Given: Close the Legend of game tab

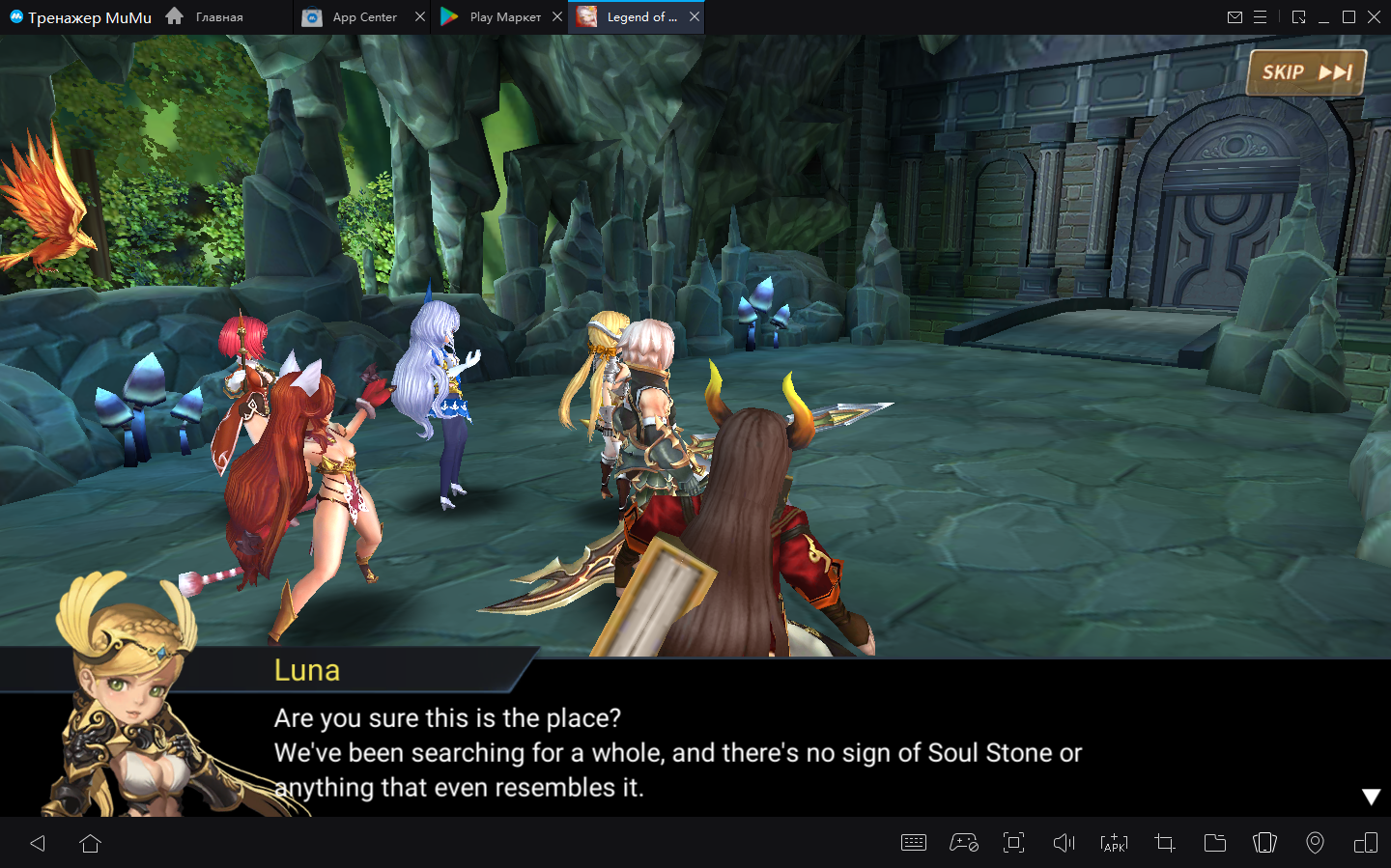Looking at the screenshot, I should coord(695,16).
